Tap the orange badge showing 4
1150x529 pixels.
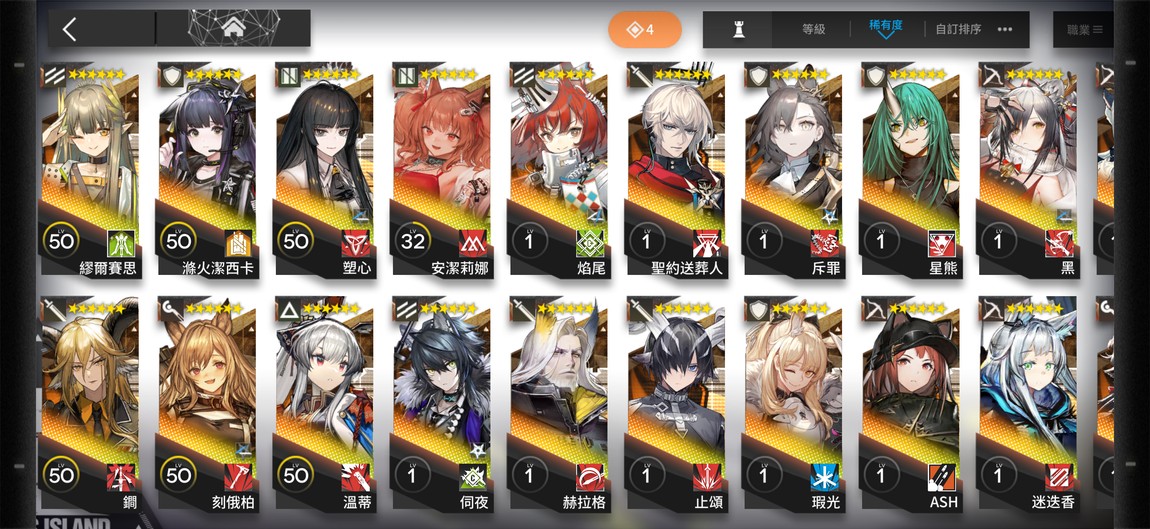[x=645, y=30]
